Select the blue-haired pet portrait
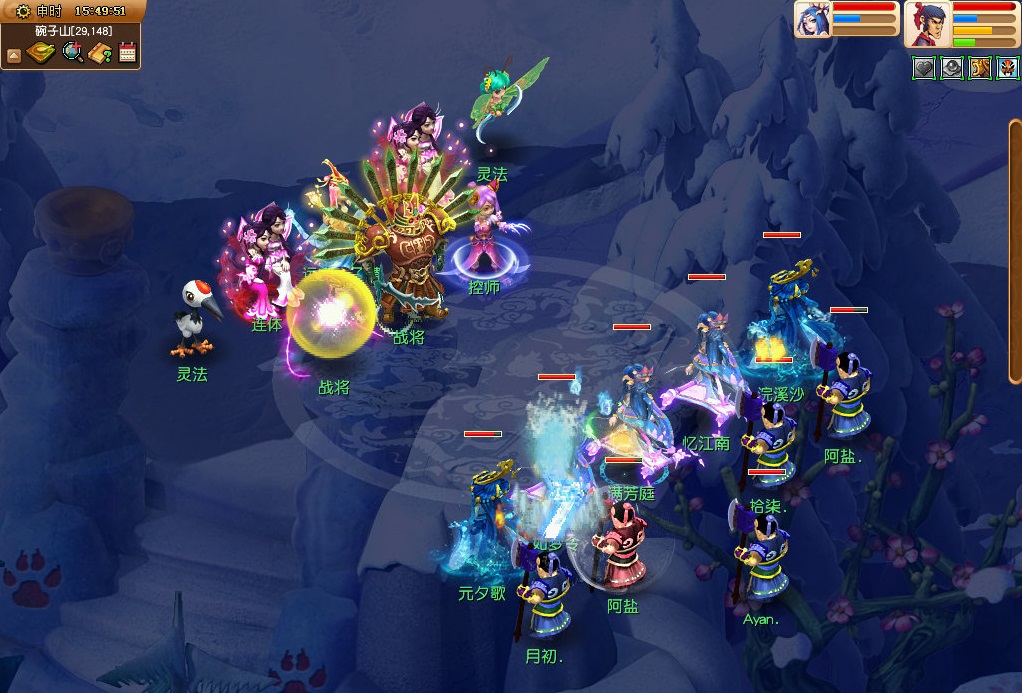Screen dimensions: 1022x693 coord(812,20)
